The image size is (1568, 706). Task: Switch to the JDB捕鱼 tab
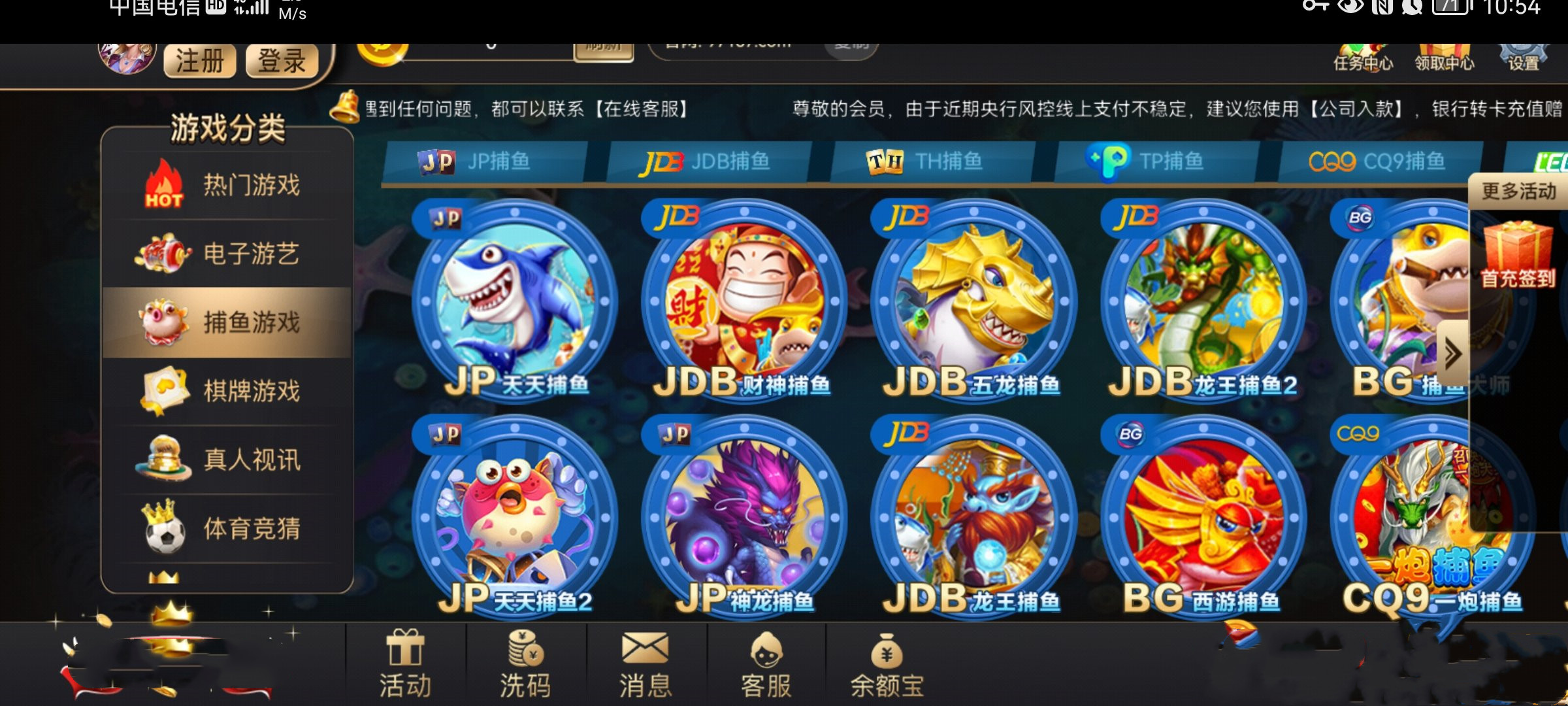(712, 161)
